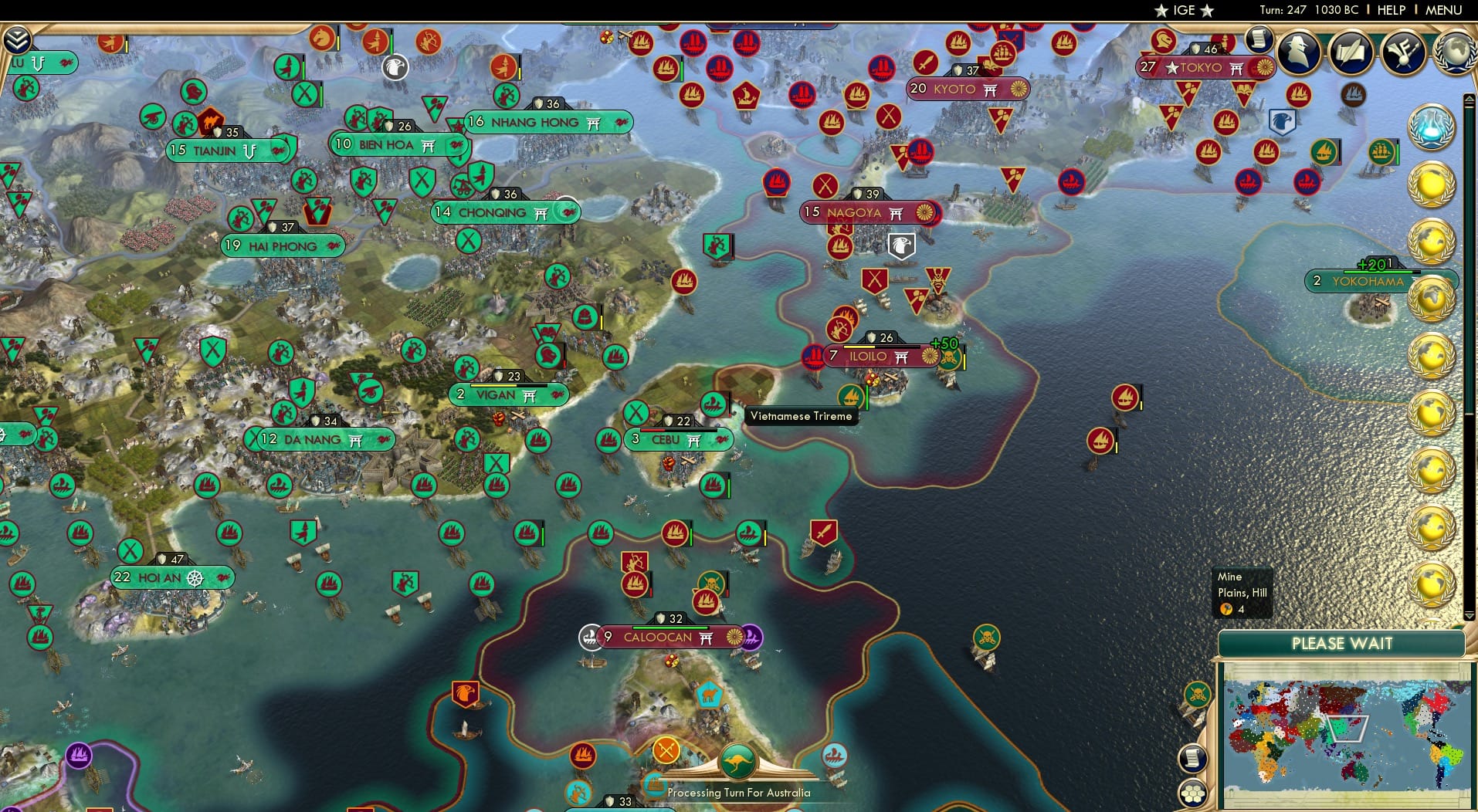Open HELP from the top bar
1478x812 pixels.
pos(1391,10)
